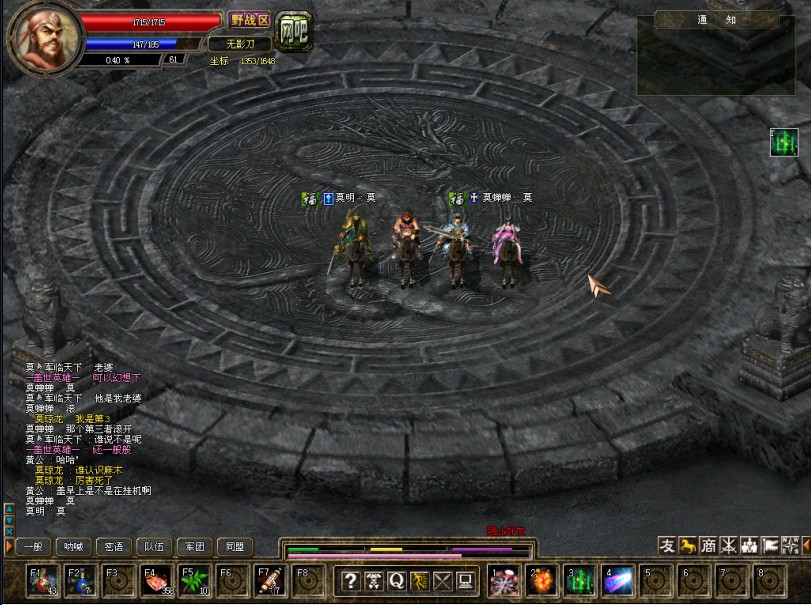The image size is (811, 605).
Task: Switch to the 呐喊 shout channel
Action: click(73, 547)
